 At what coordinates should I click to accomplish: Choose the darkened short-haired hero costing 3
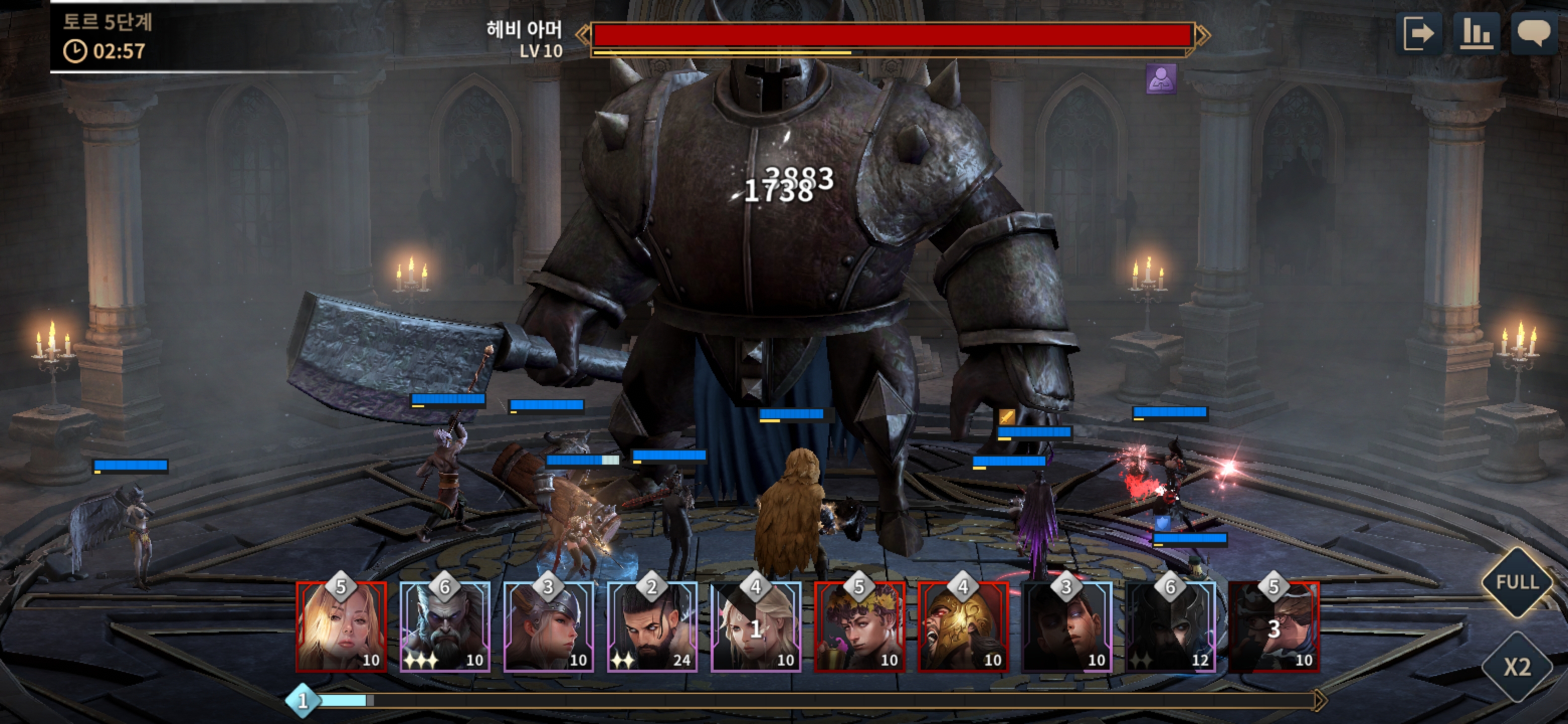[1066, 627]
